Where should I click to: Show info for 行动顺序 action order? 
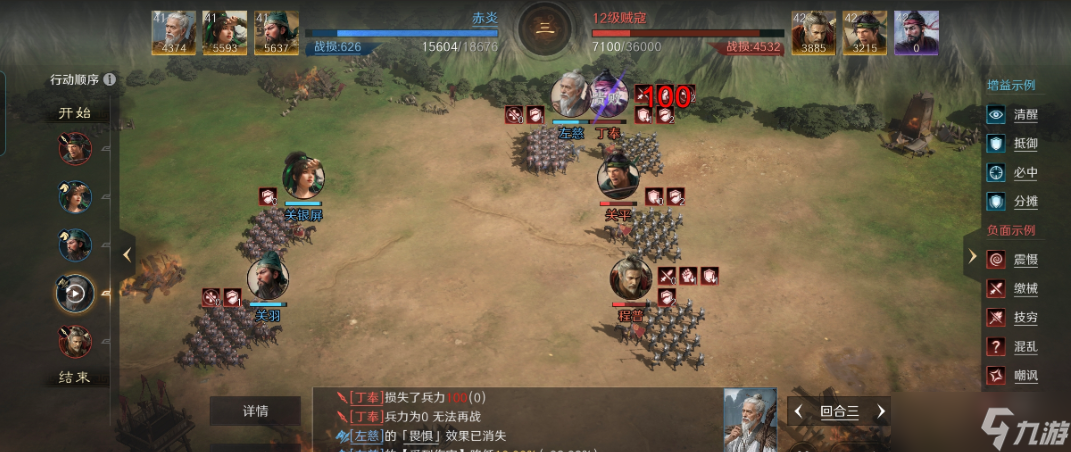click(109, 79)
